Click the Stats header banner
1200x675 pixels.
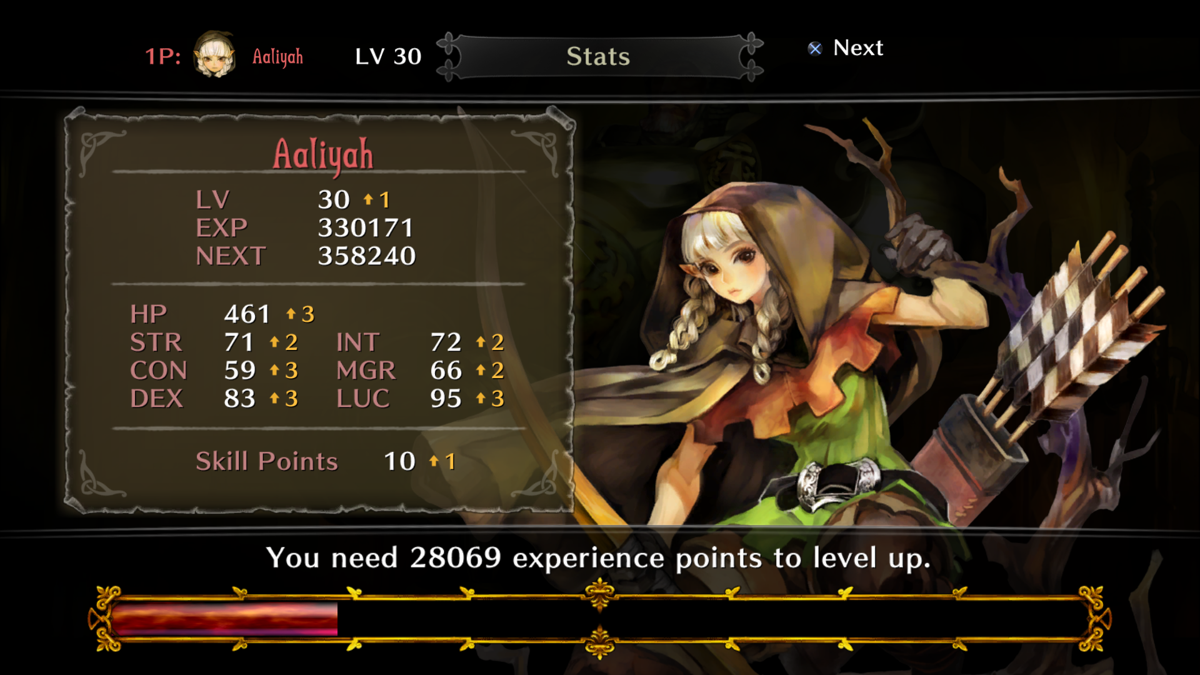(x=598, y=57)
